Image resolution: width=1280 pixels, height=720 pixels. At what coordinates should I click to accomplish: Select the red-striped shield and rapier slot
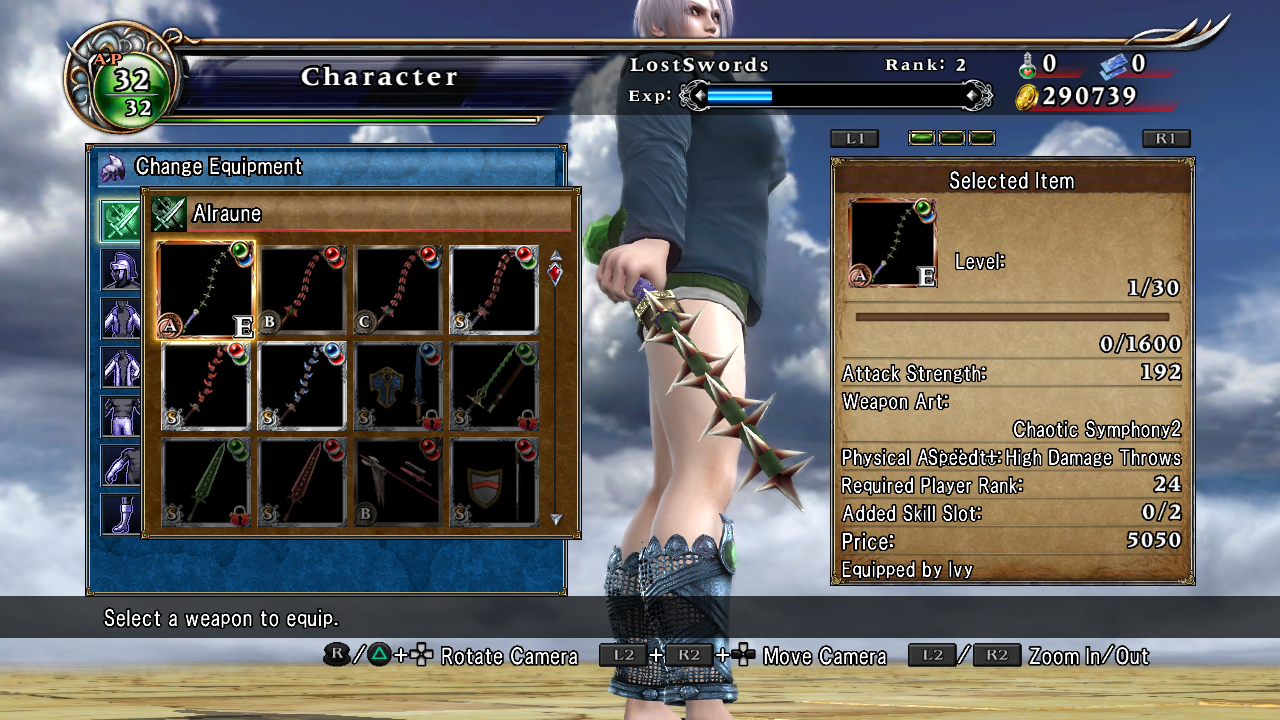[494, 482]
